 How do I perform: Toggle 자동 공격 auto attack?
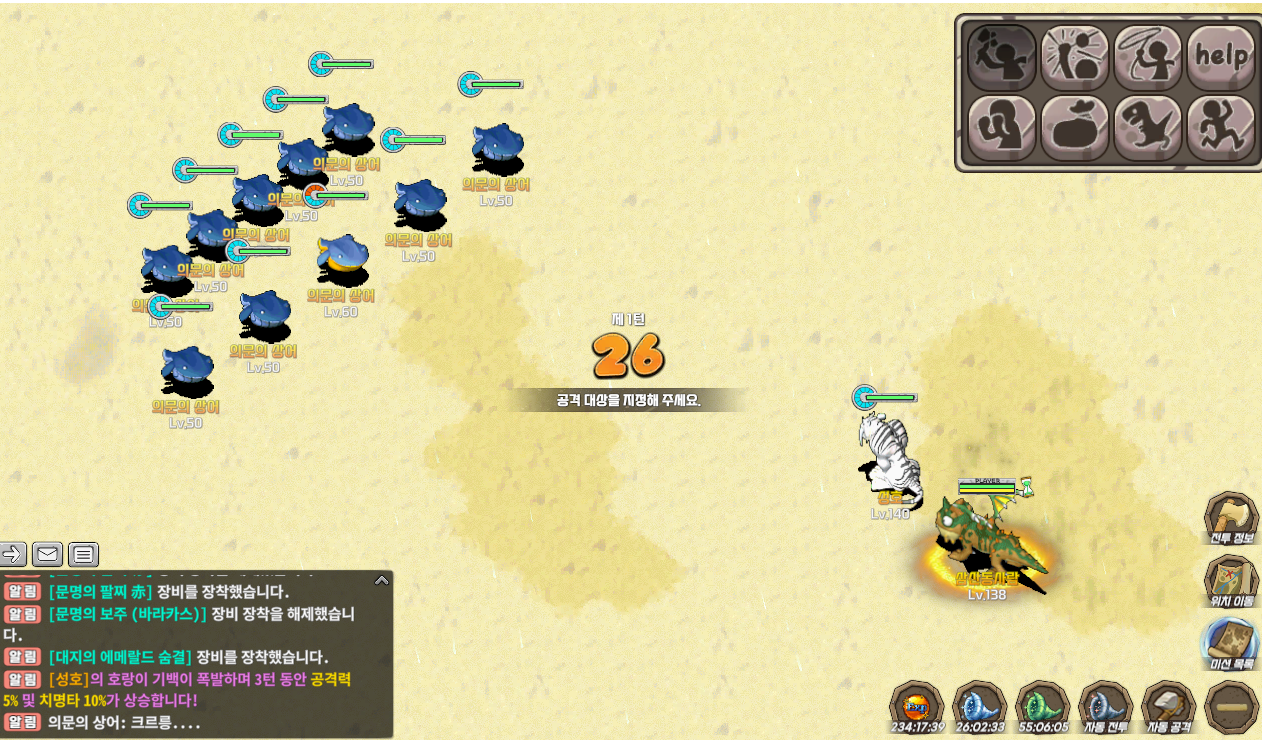coord(1169,707)
